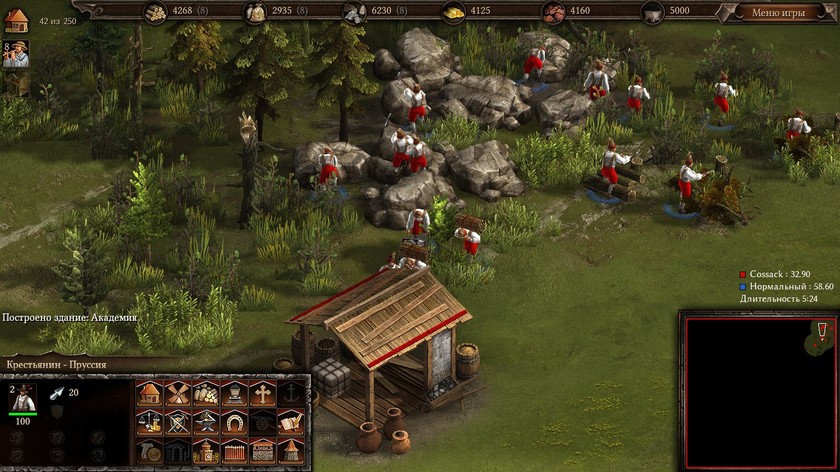The image size is (840, 472).
Task: Open the "Меню игры" game menu
Action: (778, 12)
